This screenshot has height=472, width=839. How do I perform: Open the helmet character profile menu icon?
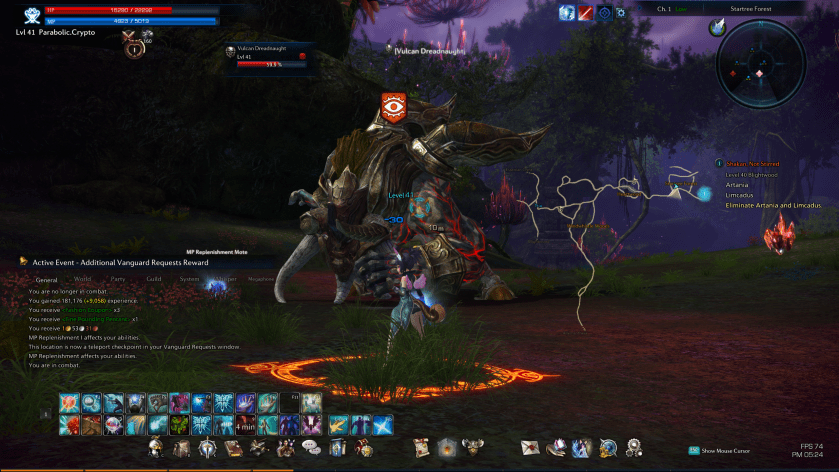click(x=156, y=446)
